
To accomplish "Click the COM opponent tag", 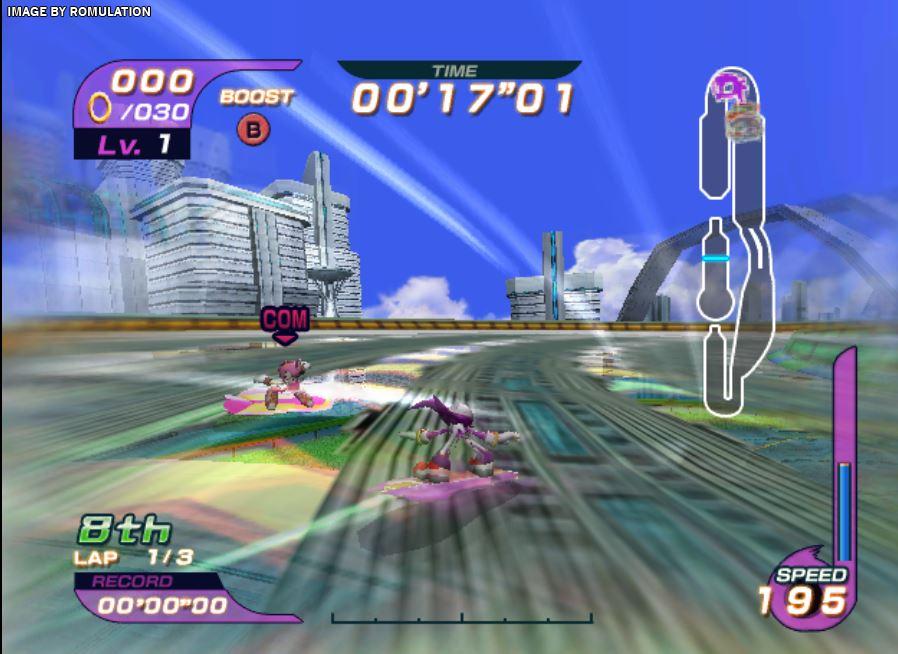I will click(x=284, y=321).
